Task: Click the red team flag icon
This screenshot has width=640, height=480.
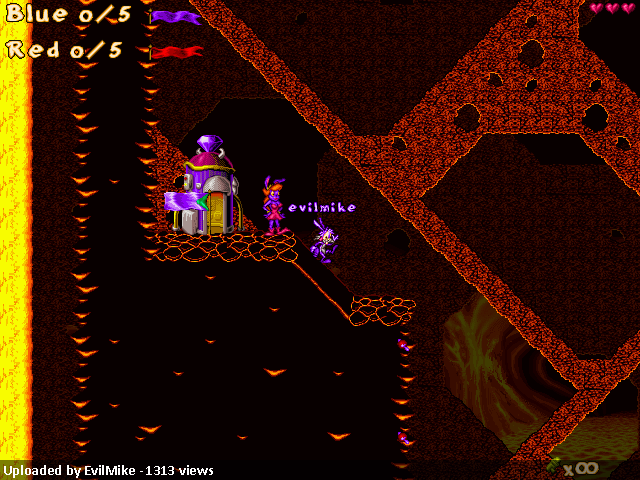Action: (x=176, y=51)
